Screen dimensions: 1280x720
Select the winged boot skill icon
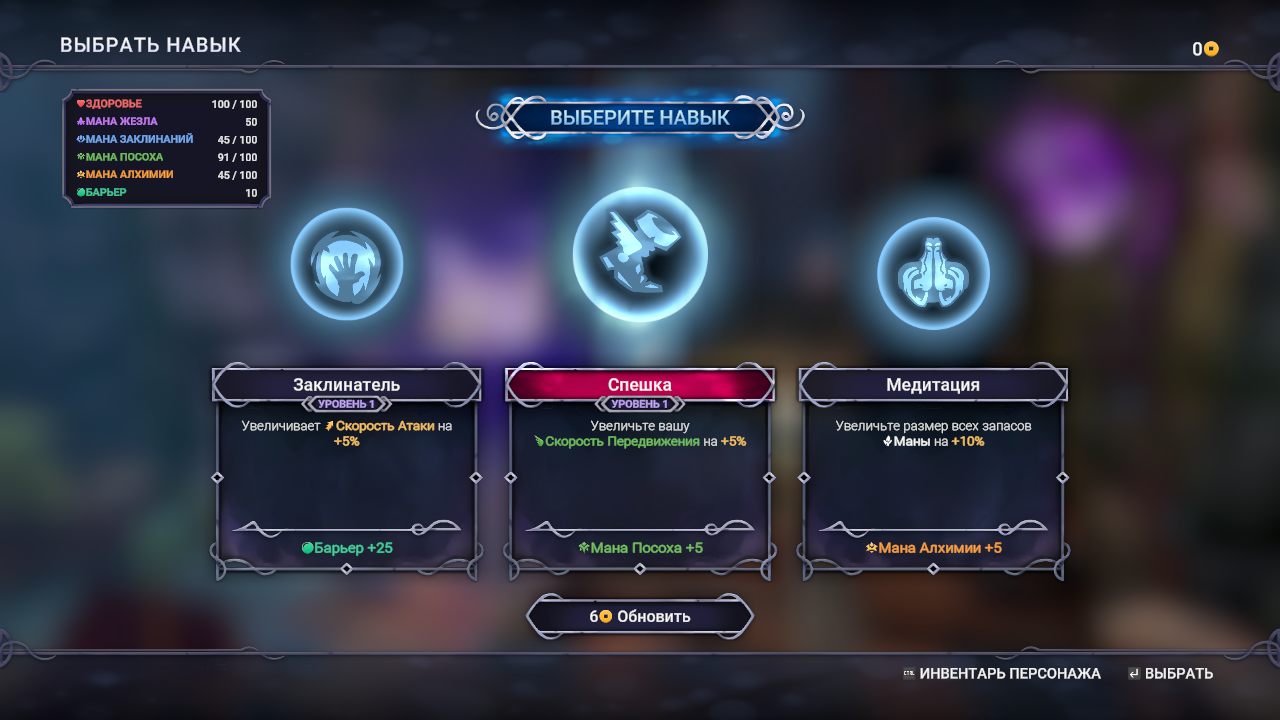point(640,254)
